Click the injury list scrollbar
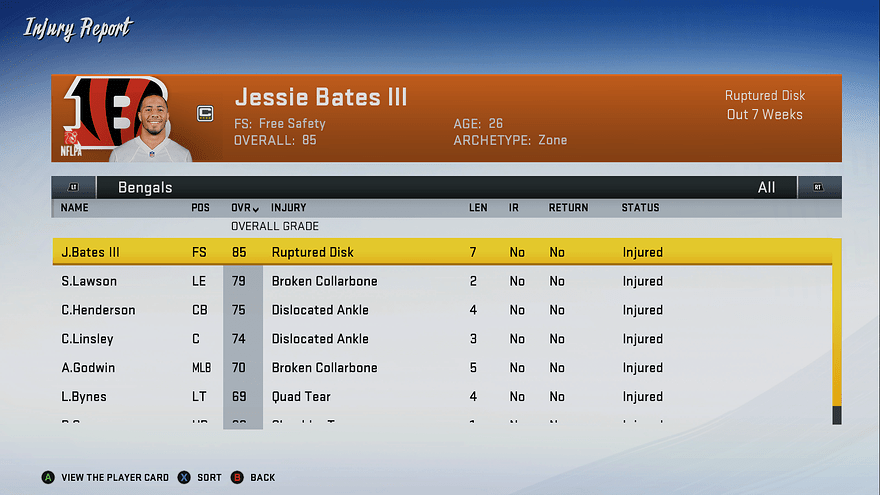Screen dimensions: 880x495 click(837, 330)
